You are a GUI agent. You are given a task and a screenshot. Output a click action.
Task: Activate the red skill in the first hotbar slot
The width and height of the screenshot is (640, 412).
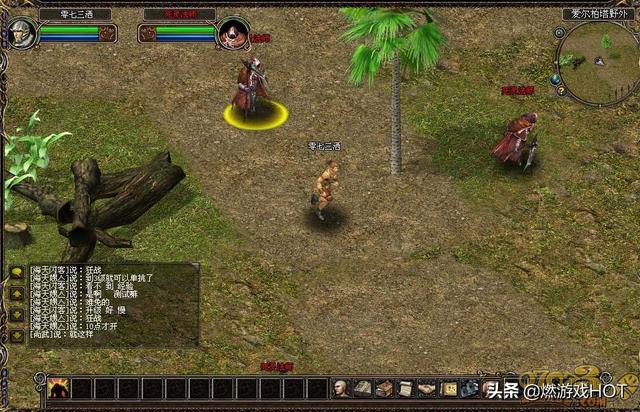click(59, 389)
